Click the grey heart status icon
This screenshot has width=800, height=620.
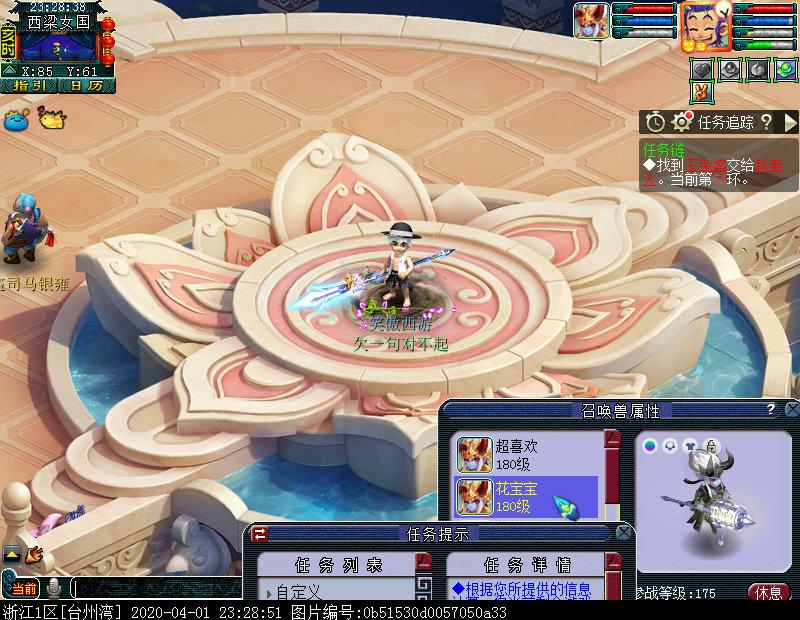[703, 69]
